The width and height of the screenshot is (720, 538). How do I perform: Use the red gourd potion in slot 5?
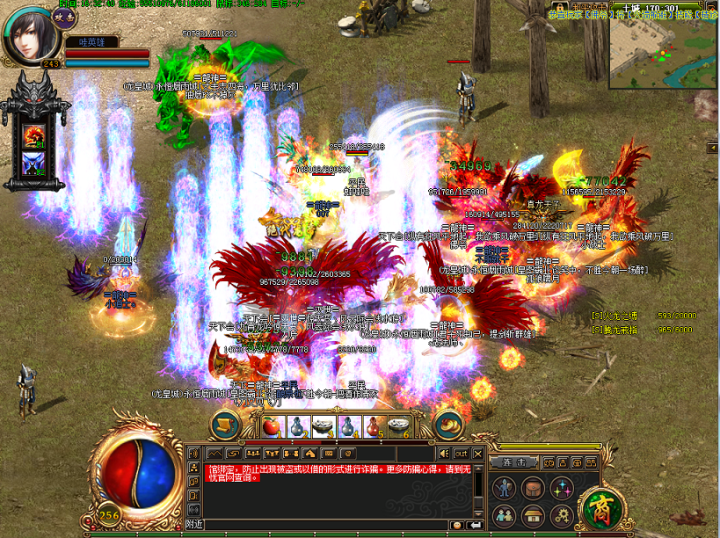(x=371, y=425)
